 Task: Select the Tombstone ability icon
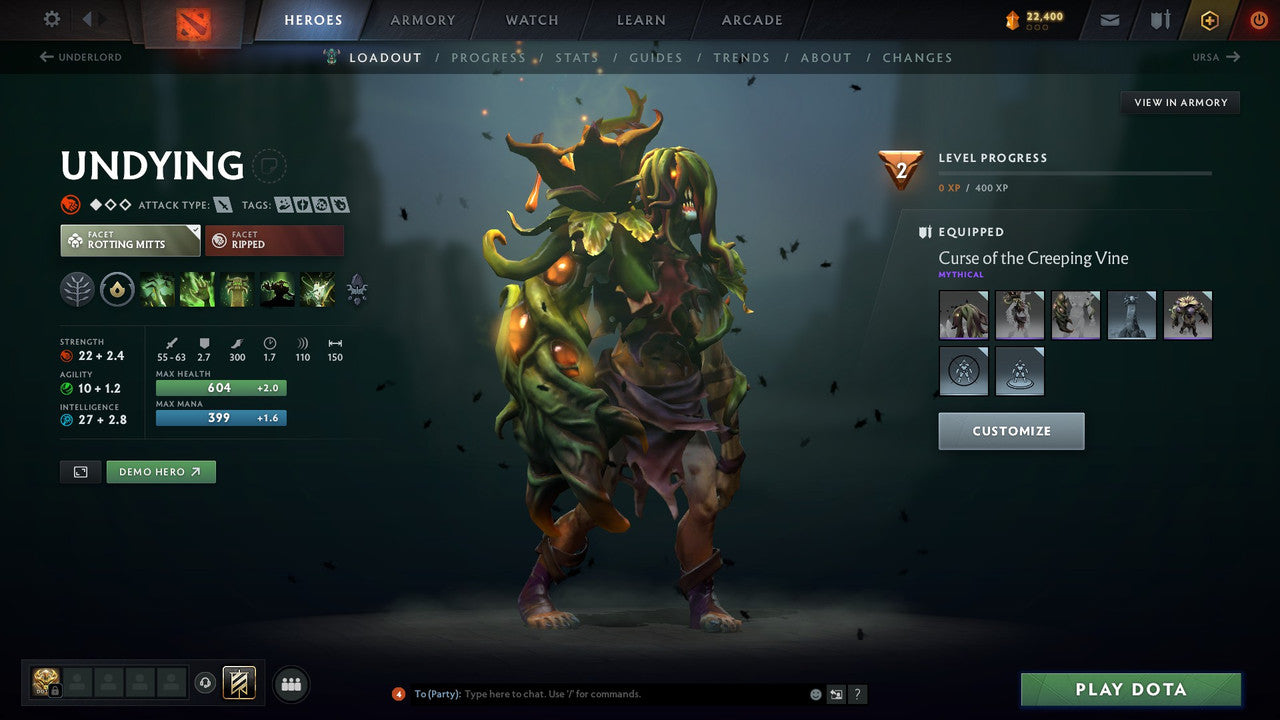point(238,289)
